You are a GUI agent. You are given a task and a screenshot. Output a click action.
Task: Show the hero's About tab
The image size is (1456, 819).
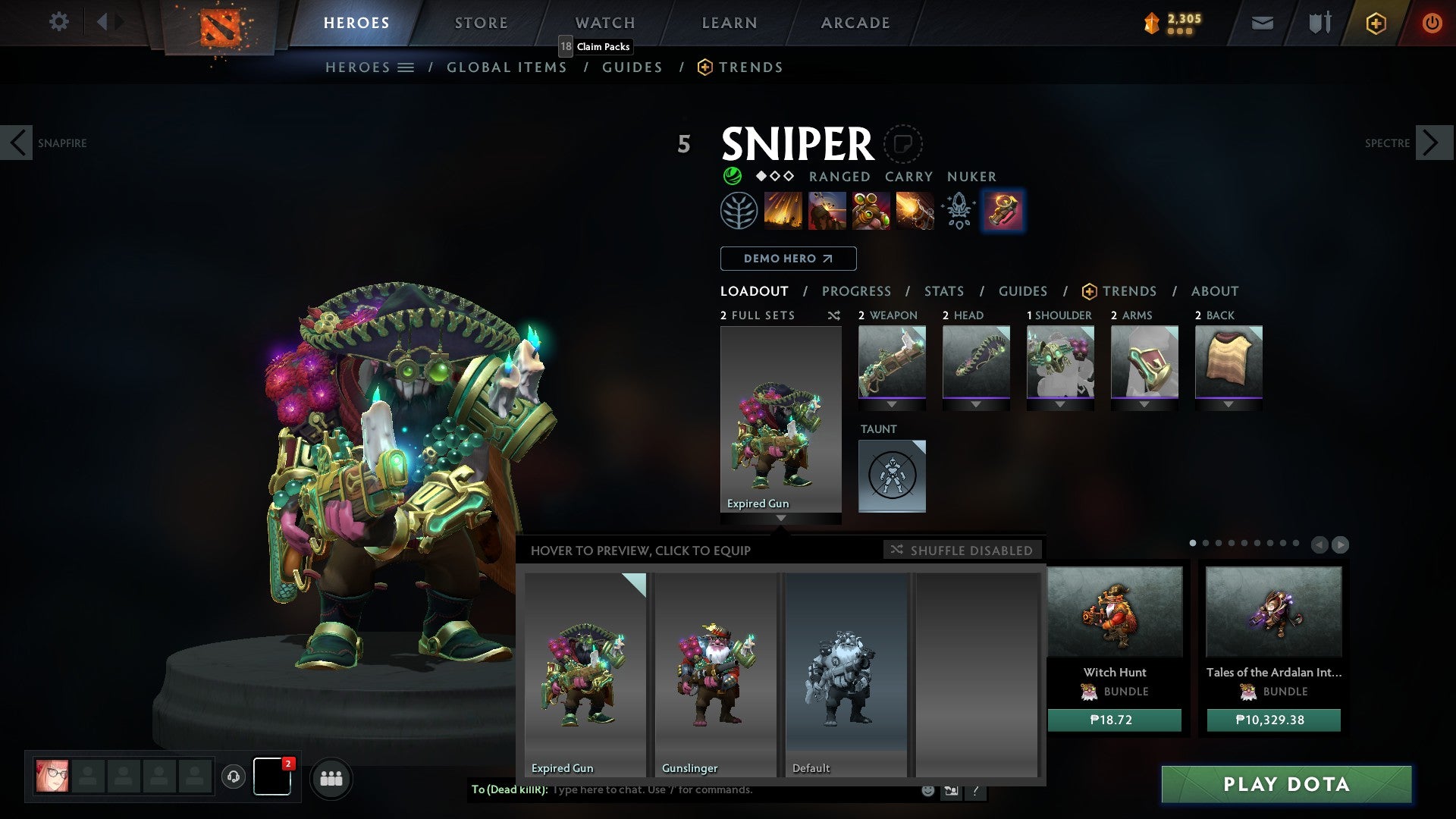coord(1214,291)
